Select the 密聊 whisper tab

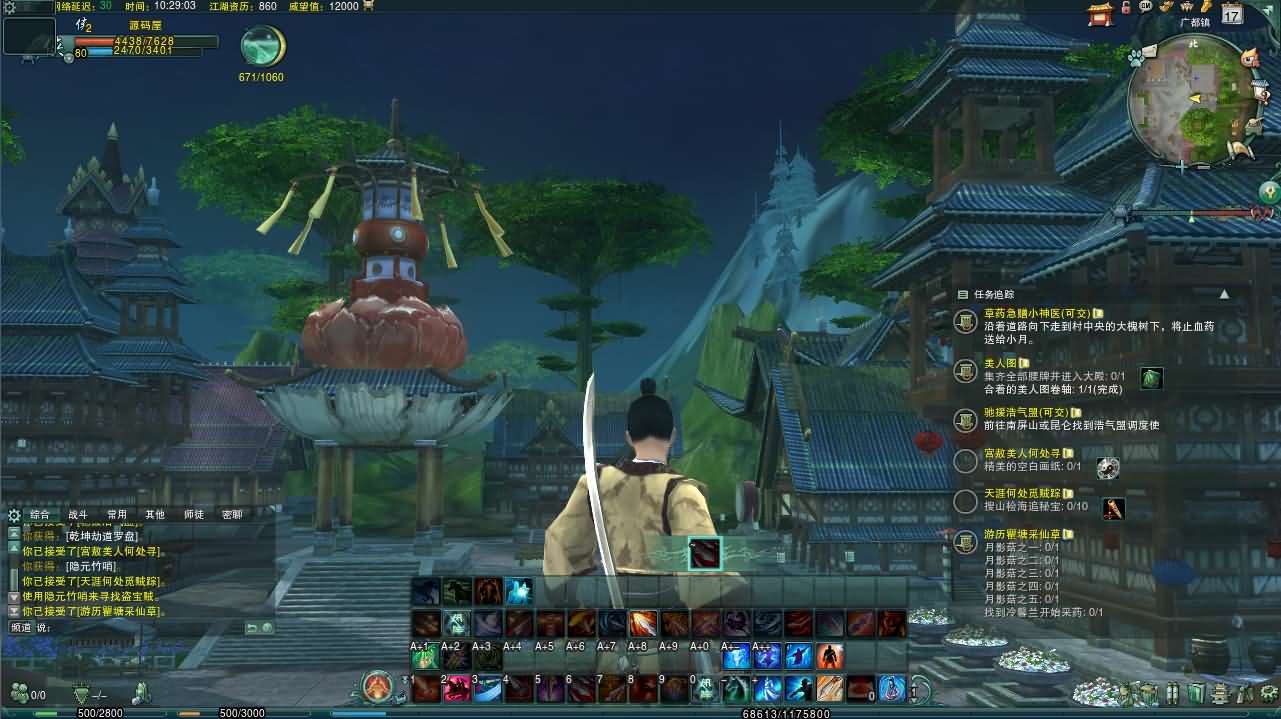click(232, 515)
